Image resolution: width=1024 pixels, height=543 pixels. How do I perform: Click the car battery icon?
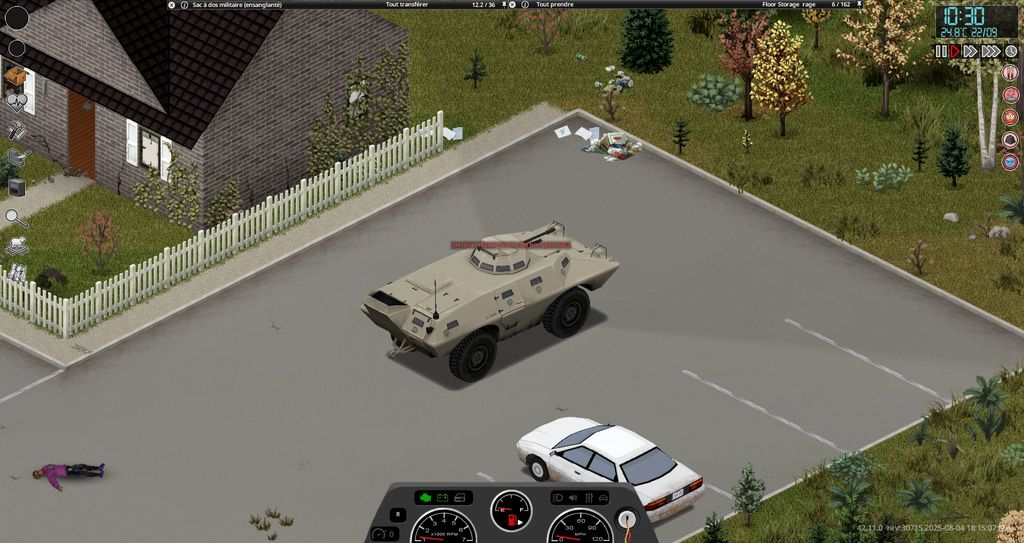point(442,497)
